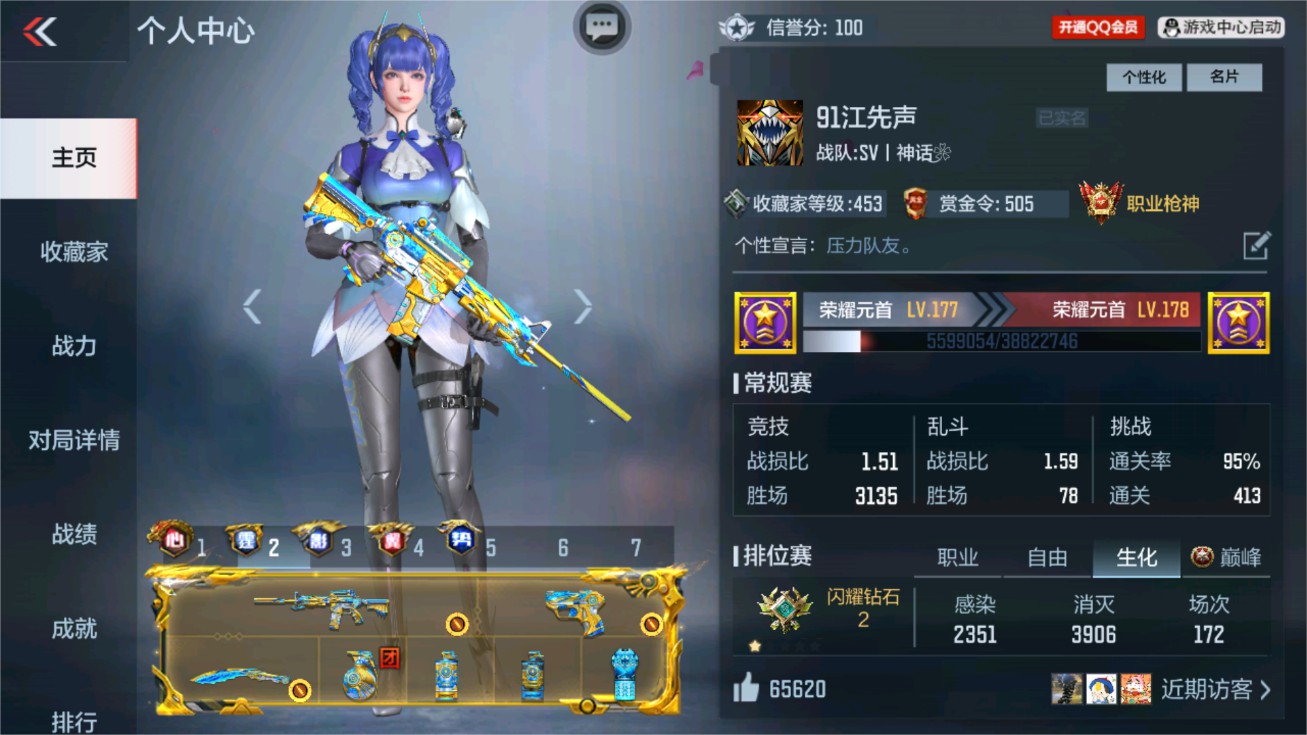The width and height of the screenshot is (1307, 735).
Task: Switch to the 名片 tab
Action: click(x=1225, y=77)
